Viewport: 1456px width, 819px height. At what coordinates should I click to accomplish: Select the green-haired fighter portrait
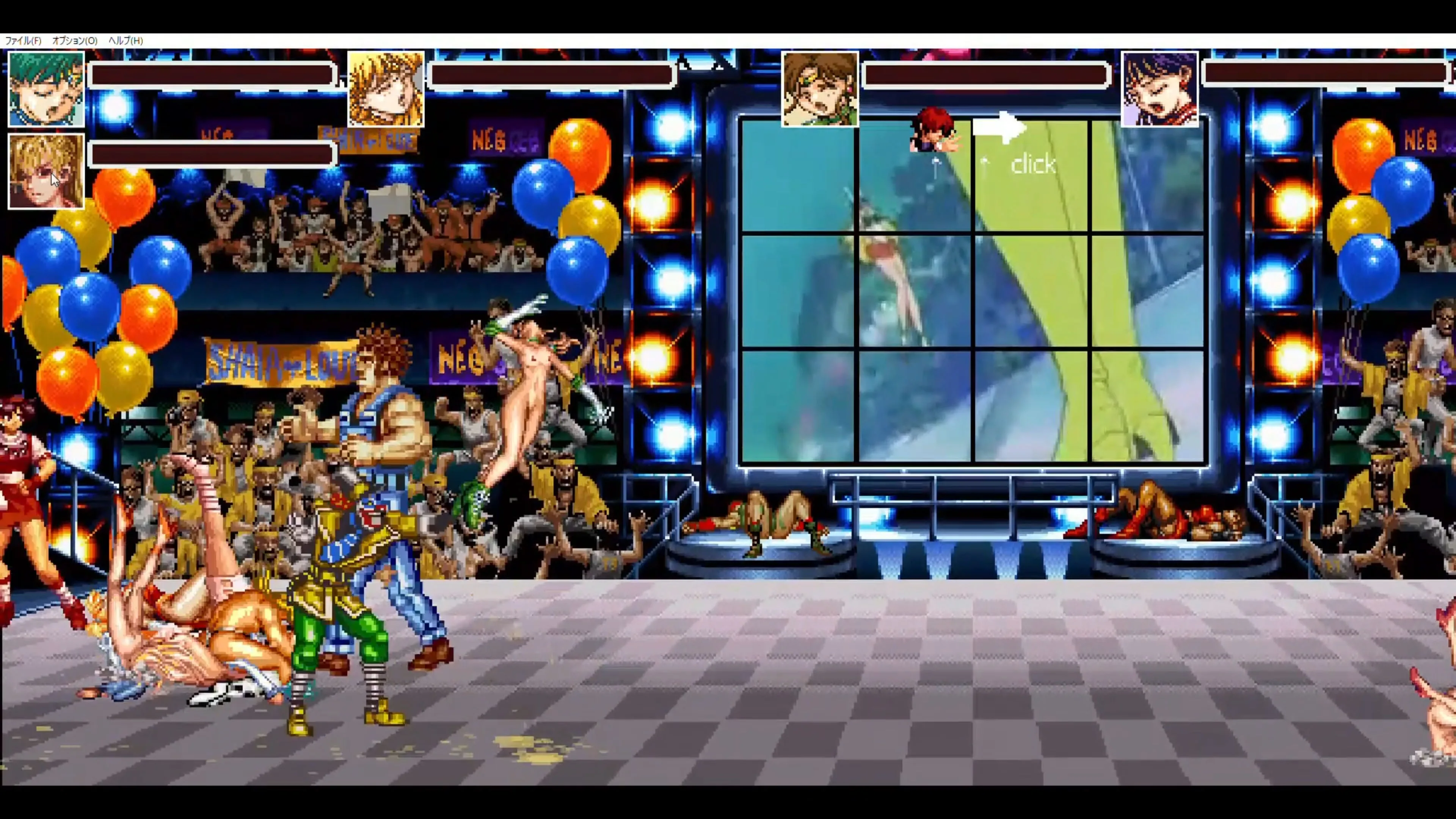(x=46, y=89)
